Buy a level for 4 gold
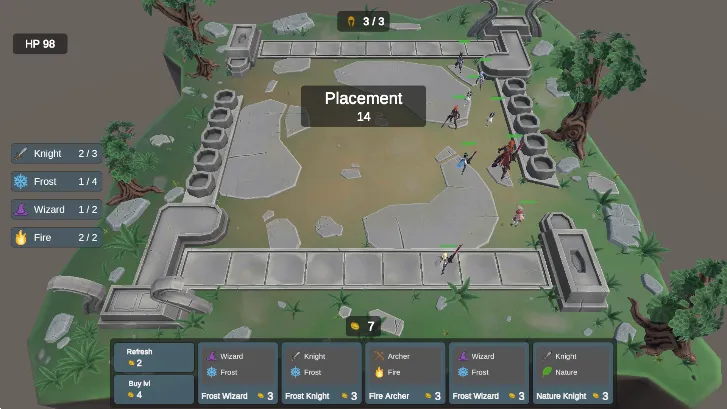Viewport: 727px width, 409px height. [x=154, y=388]
